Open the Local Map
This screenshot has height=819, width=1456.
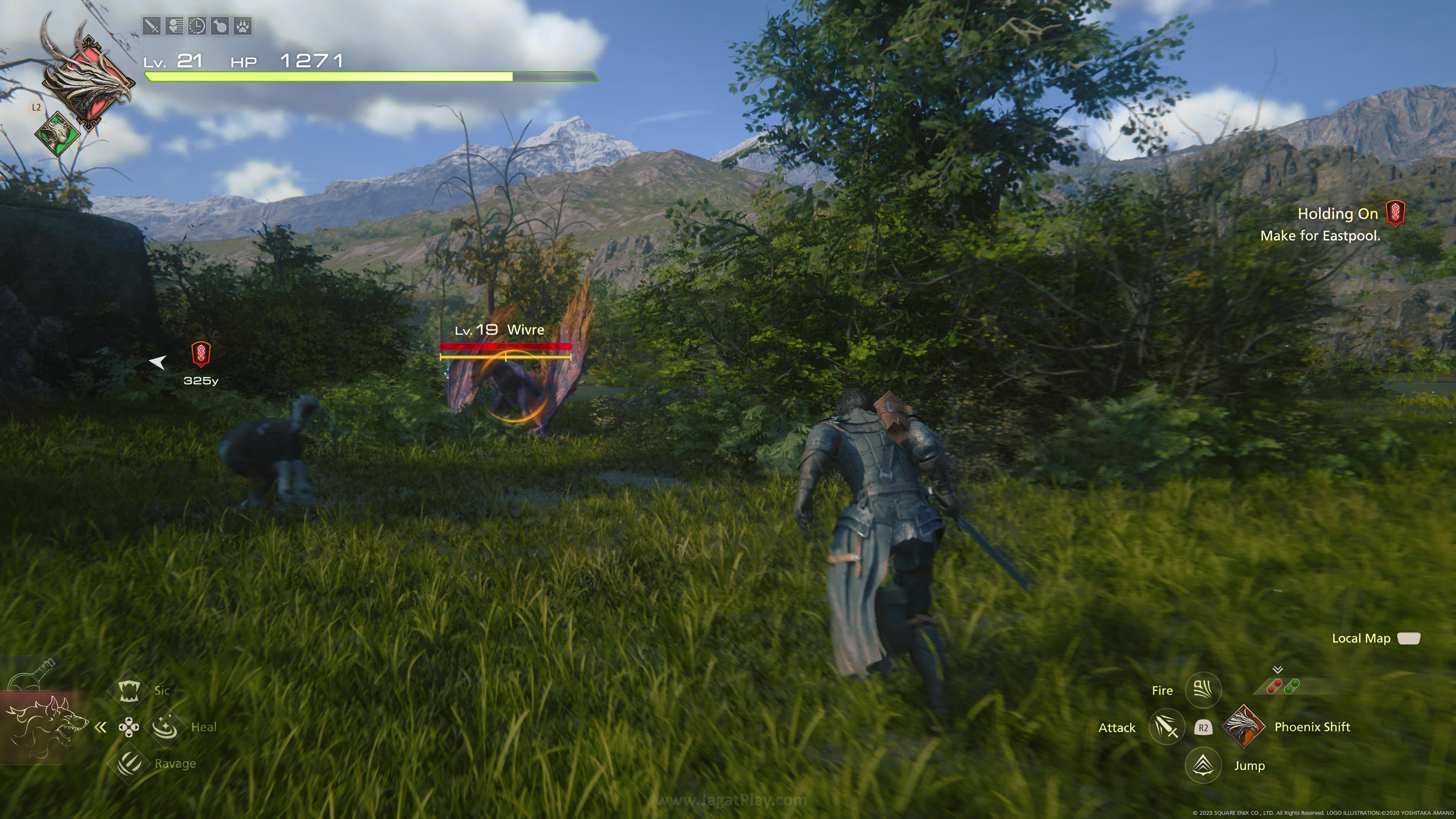tap(1409, 638)
